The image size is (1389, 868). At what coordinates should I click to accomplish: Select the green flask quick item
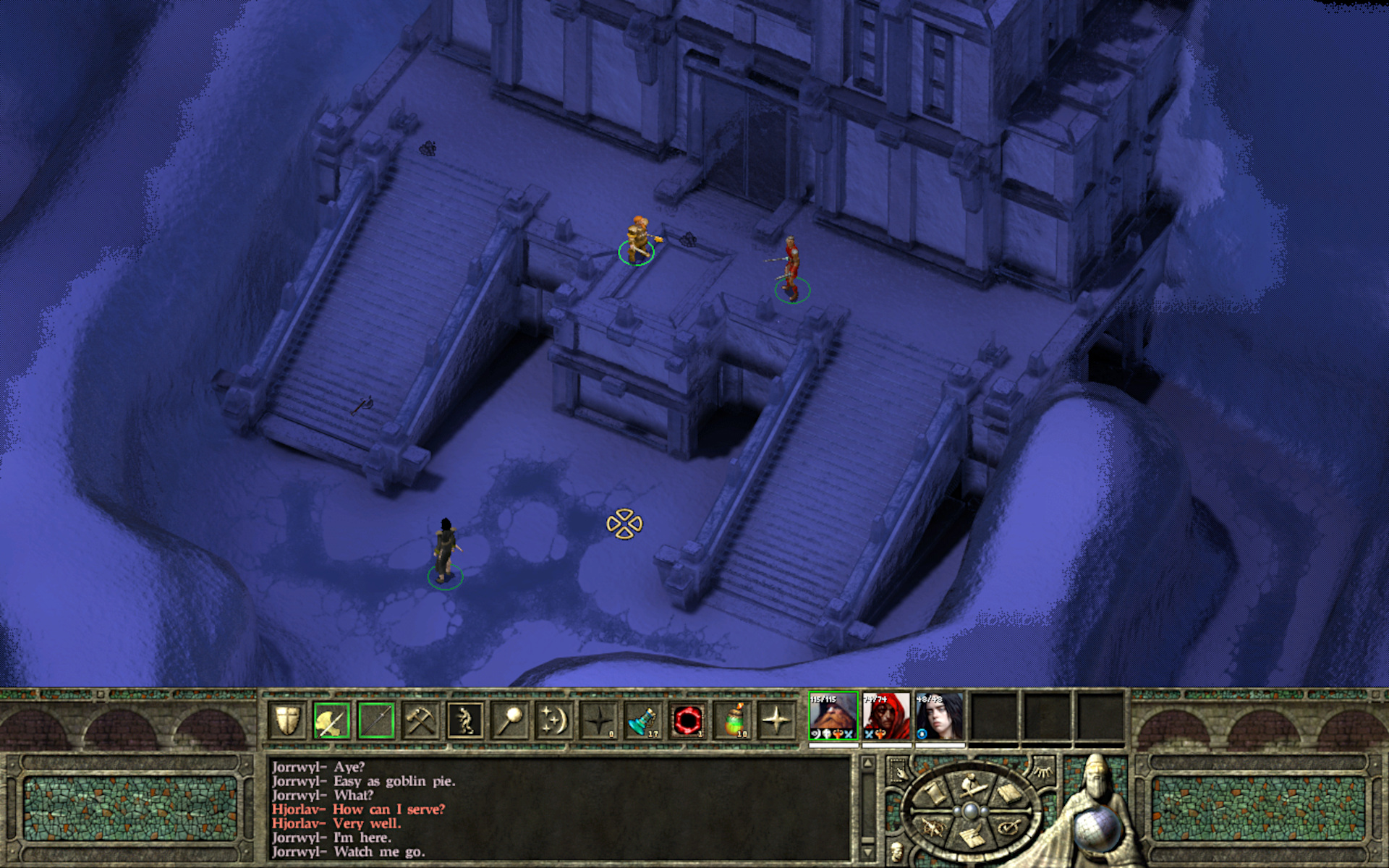tap(733, 720)
